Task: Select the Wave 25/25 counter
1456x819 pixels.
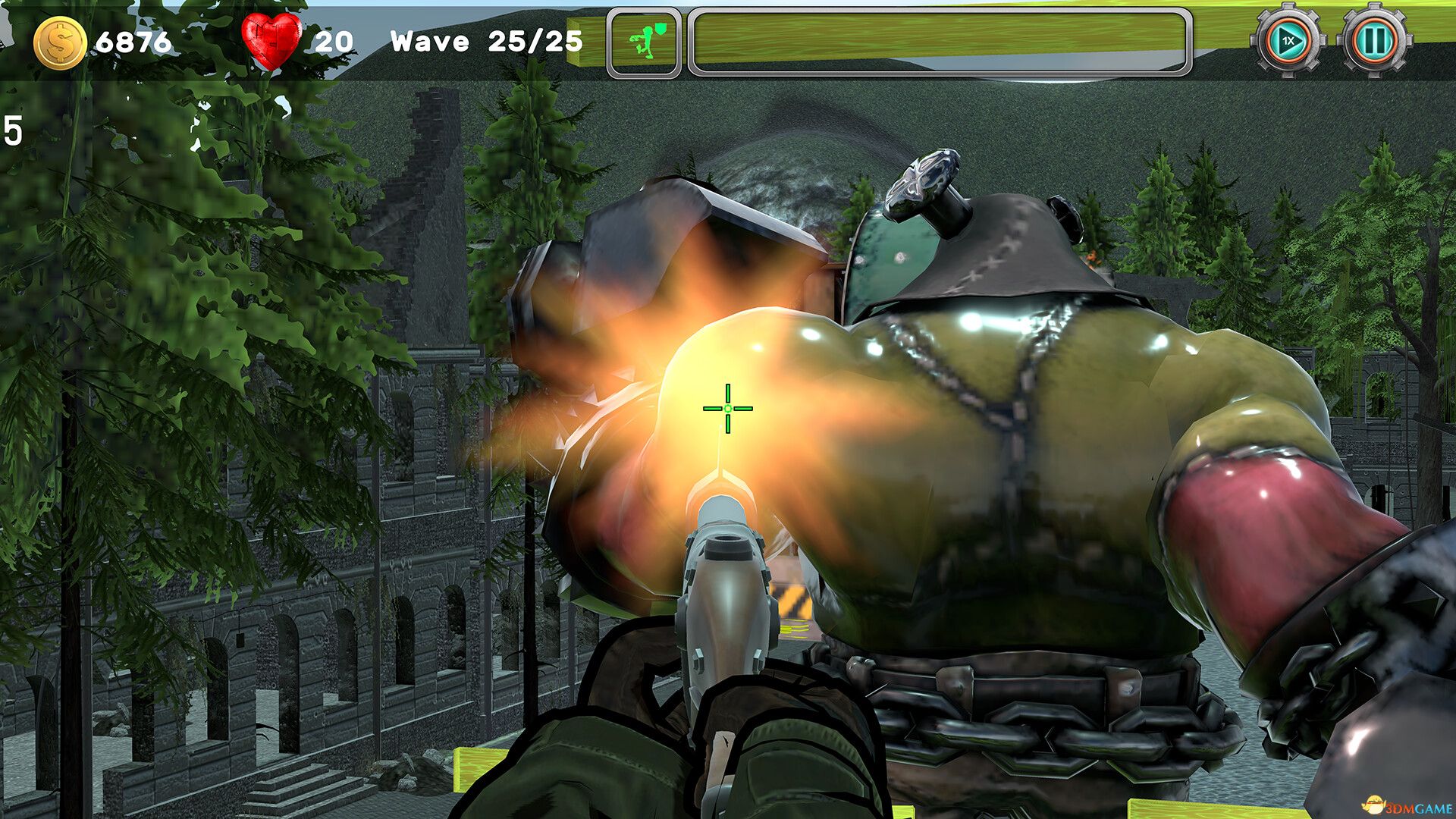Action: [487, 42]
